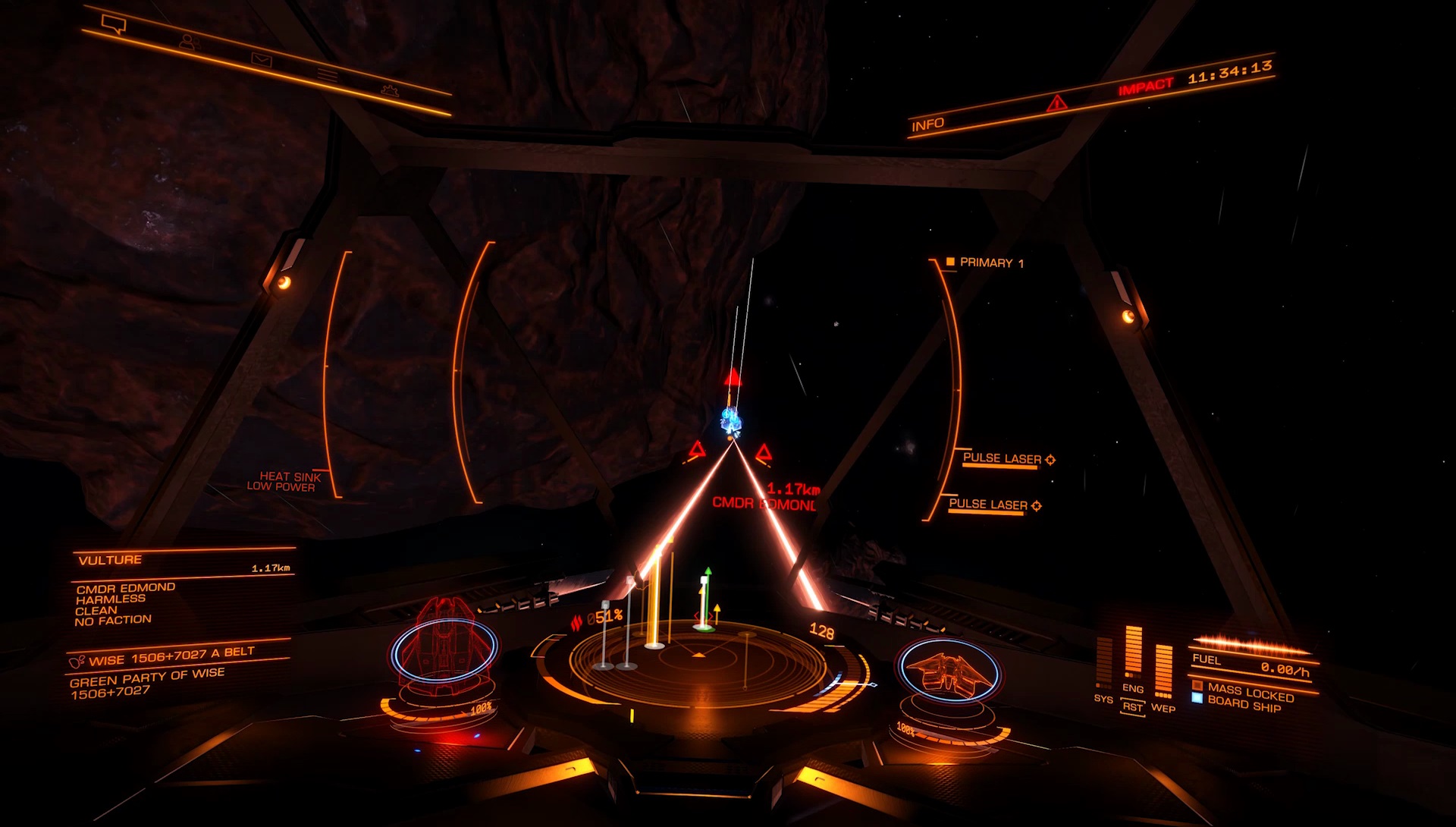Select the upper Pulse Laser weapon entry
Image resolution: width=1456 pixels, height=827 pixels.
point(1002,458)
